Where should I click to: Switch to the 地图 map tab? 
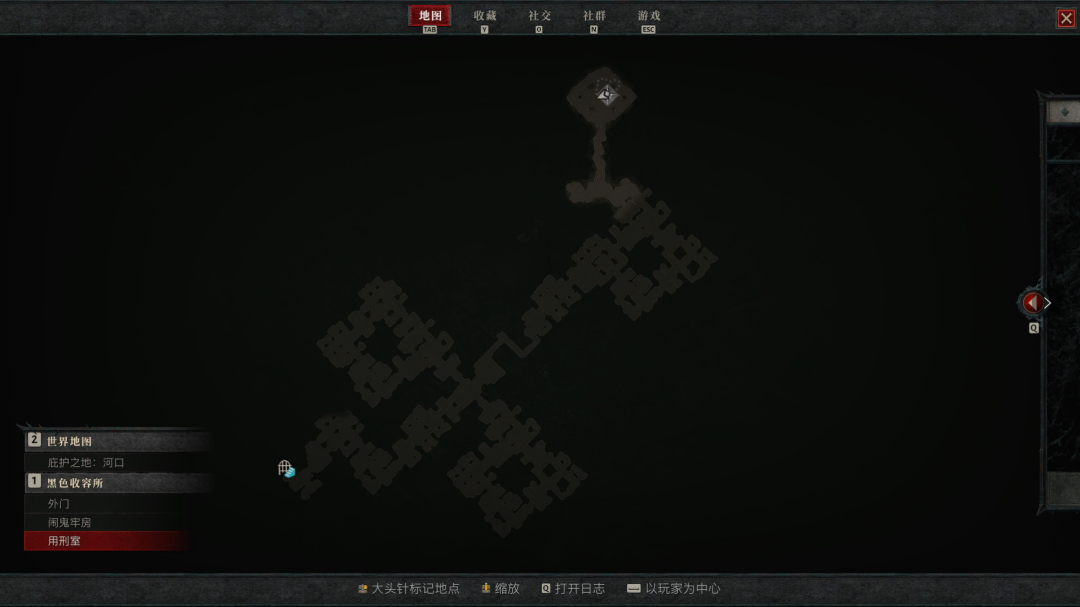pyautogui.click(x=430, y=16)
